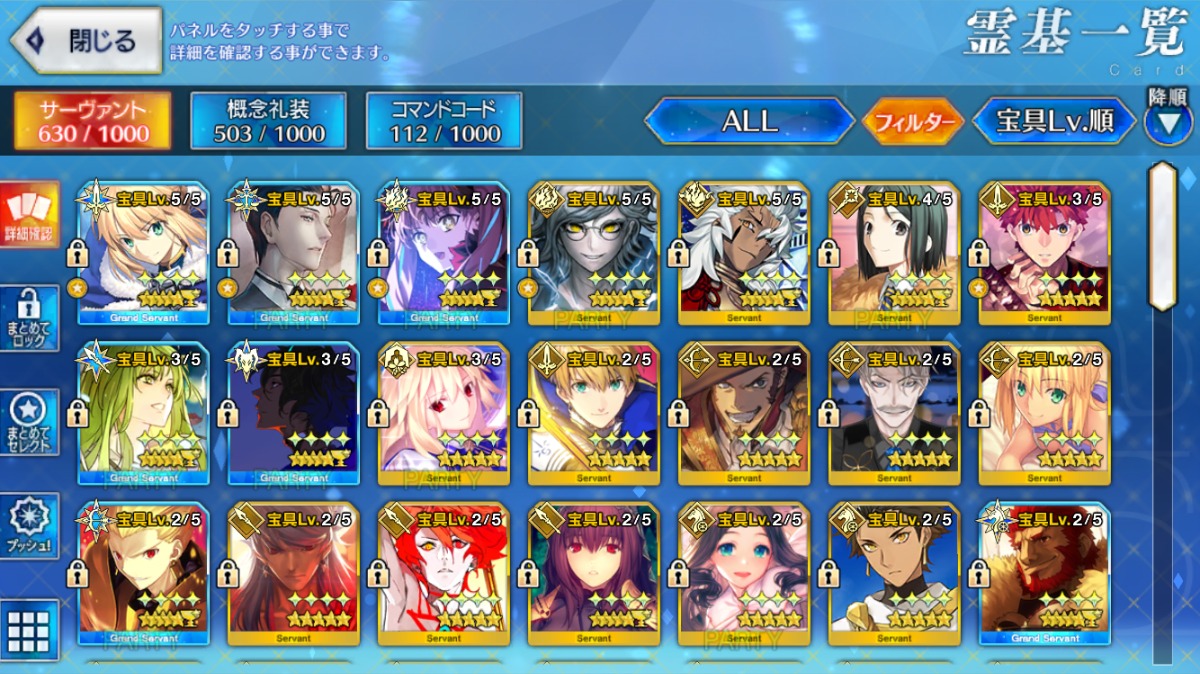Open the 概念礼装 tab

(x=268, y=121)
